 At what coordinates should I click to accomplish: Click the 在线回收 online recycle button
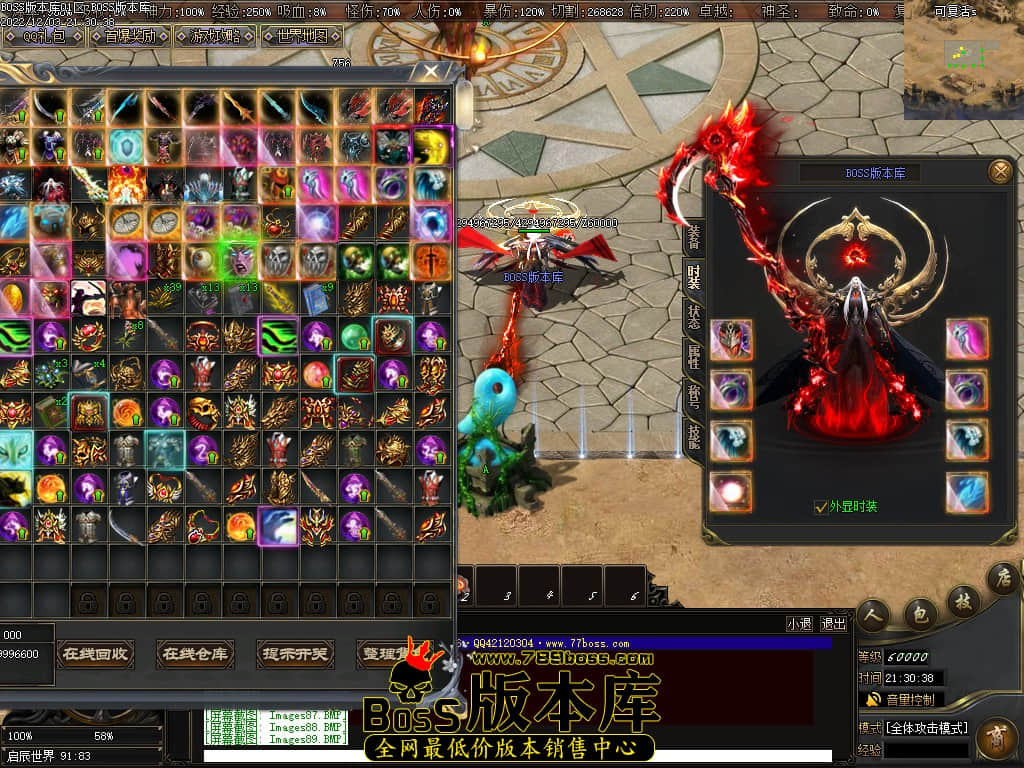94,655
